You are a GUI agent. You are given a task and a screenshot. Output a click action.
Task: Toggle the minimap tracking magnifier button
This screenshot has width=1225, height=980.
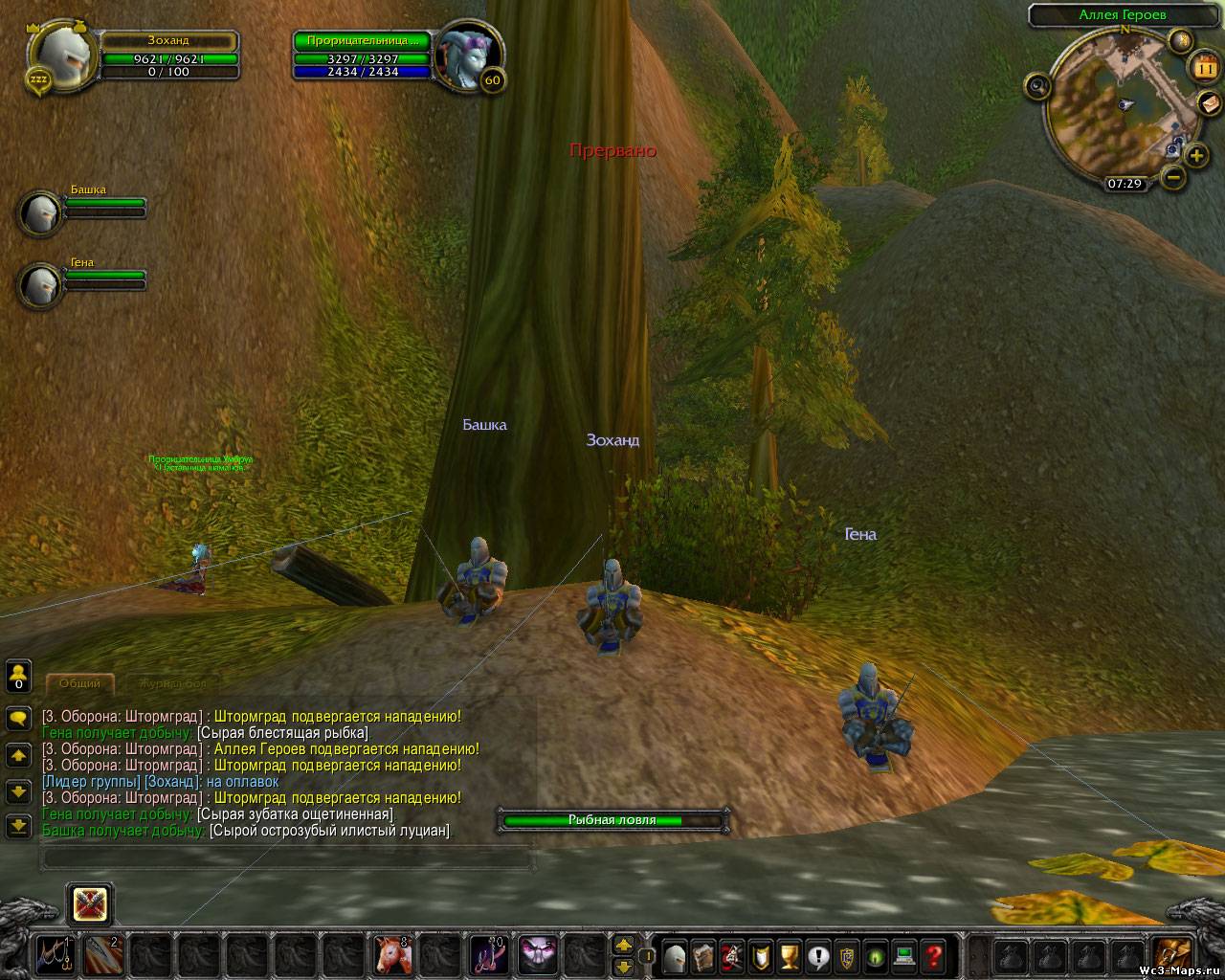click(x=1038, y=87)
